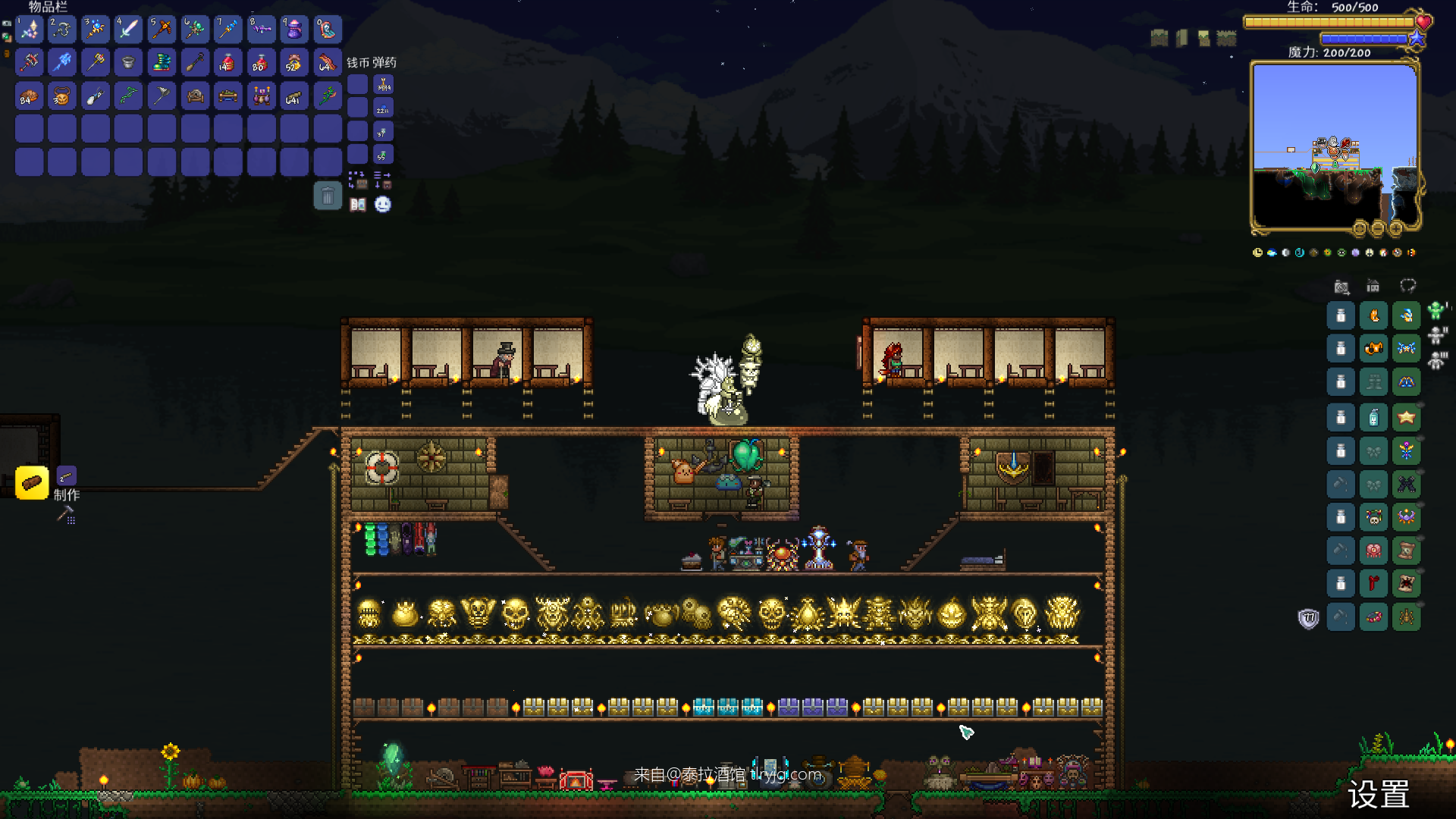Select the sword in hotbar slot 4
This screenshot has height=819, width=1456.
[x=128, y=30]
